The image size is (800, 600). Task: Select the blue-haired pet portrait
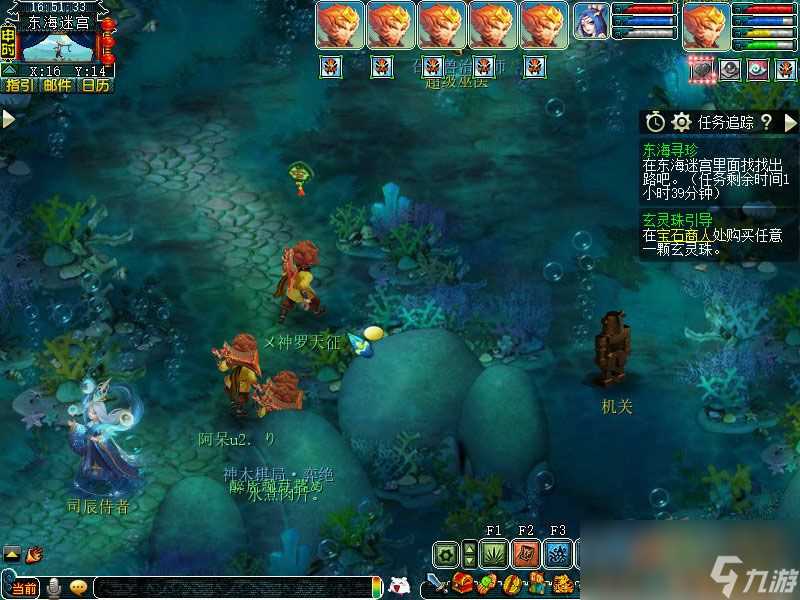click(590, 24)
